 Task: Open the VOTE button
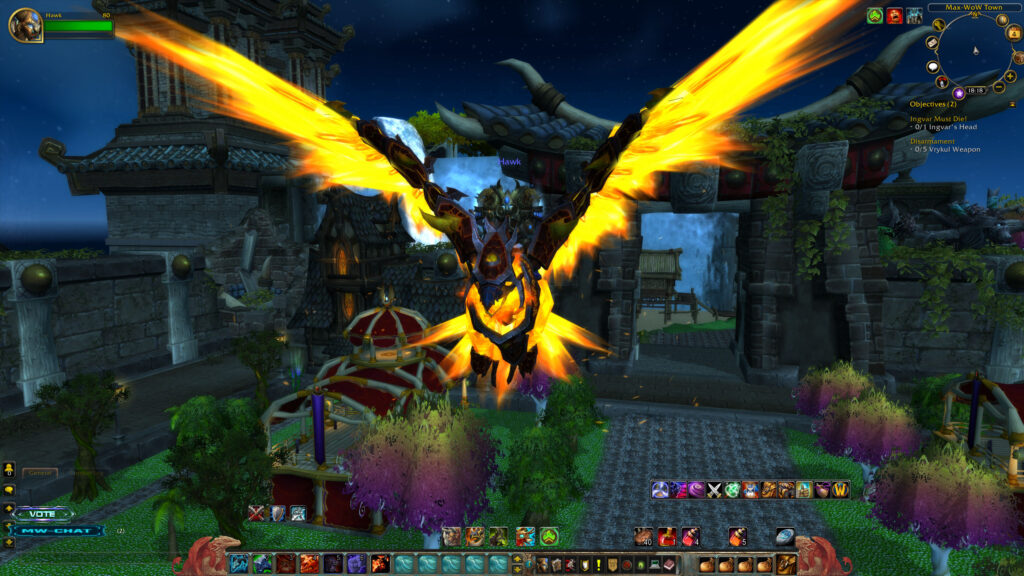coord(43,514)
